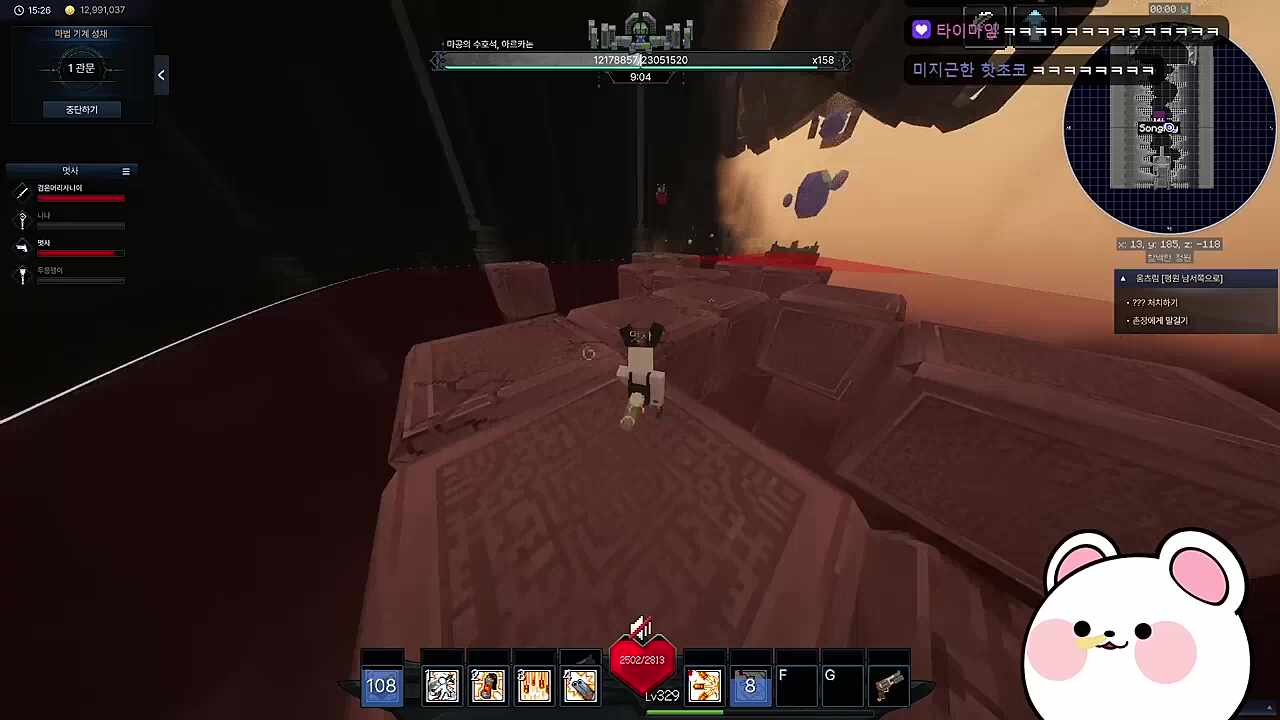Open the circular minimap
The image size is (1280, 720).
coord(1168,130)
